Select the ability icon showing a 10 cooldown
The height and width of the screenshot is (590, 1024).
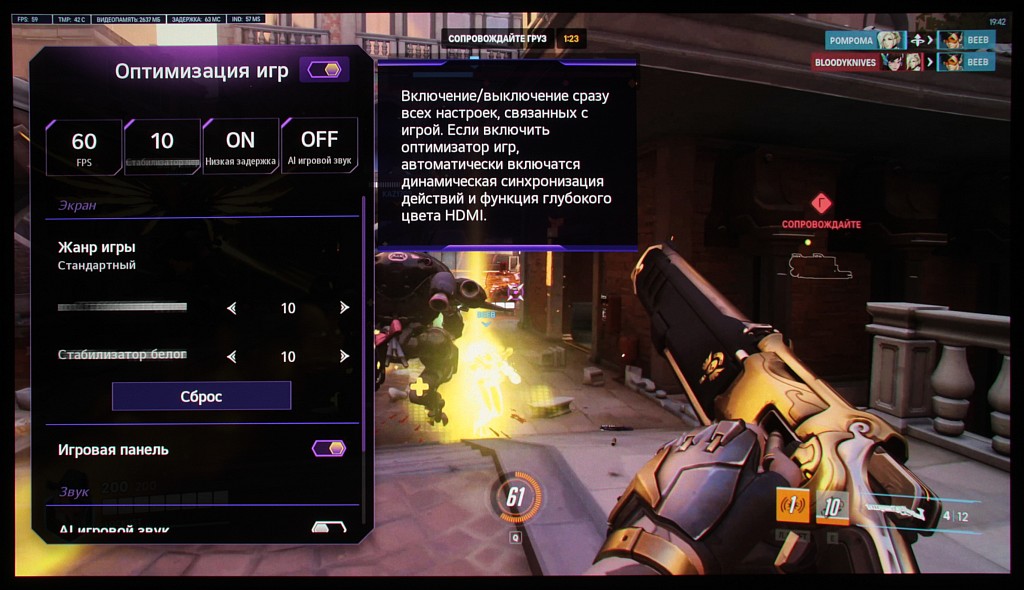click(x=832, y=507)
